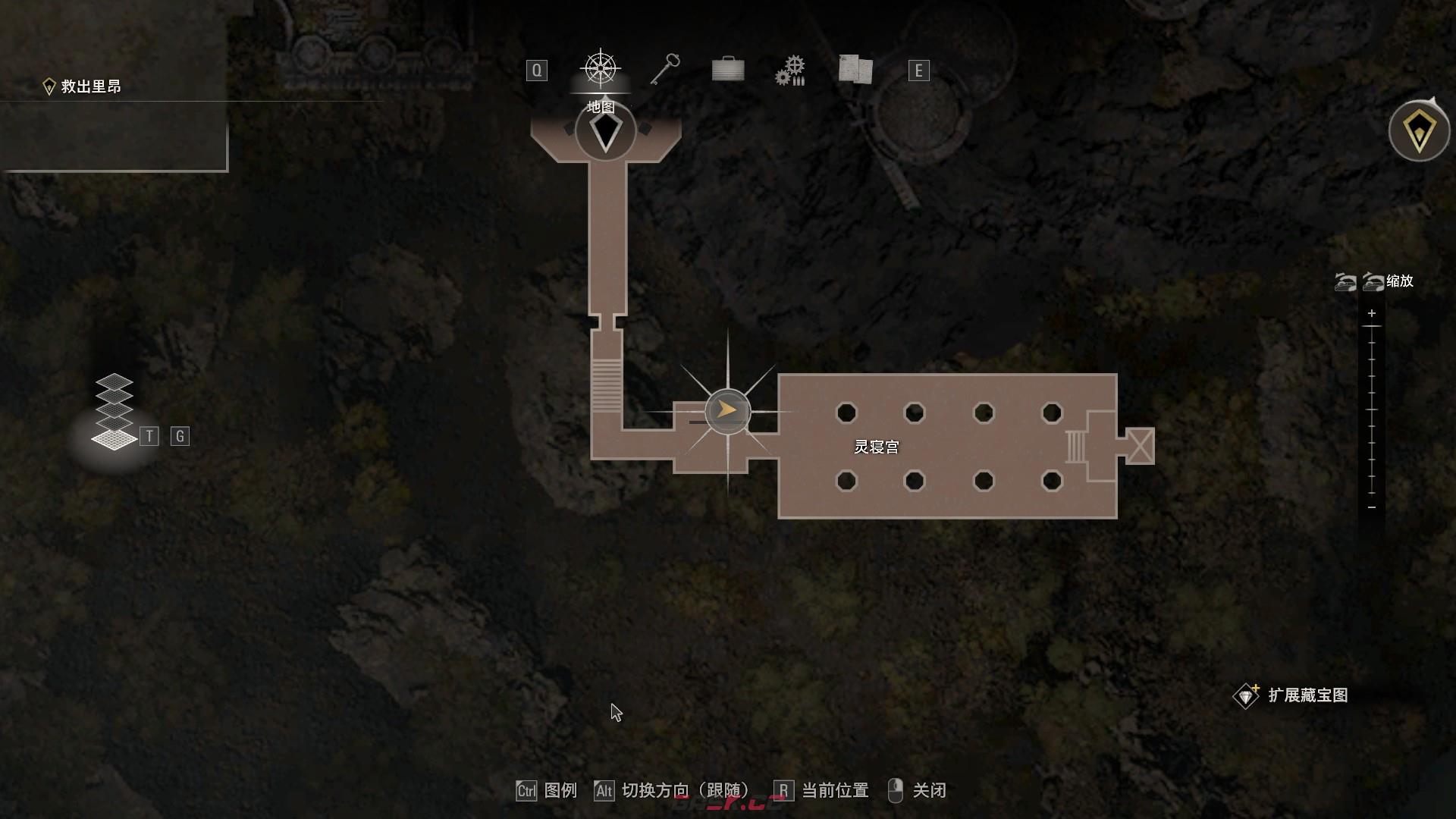The image size is (1456, 819).
Task: Select the highlighted bottom floor layer
Action: [114, 439]
